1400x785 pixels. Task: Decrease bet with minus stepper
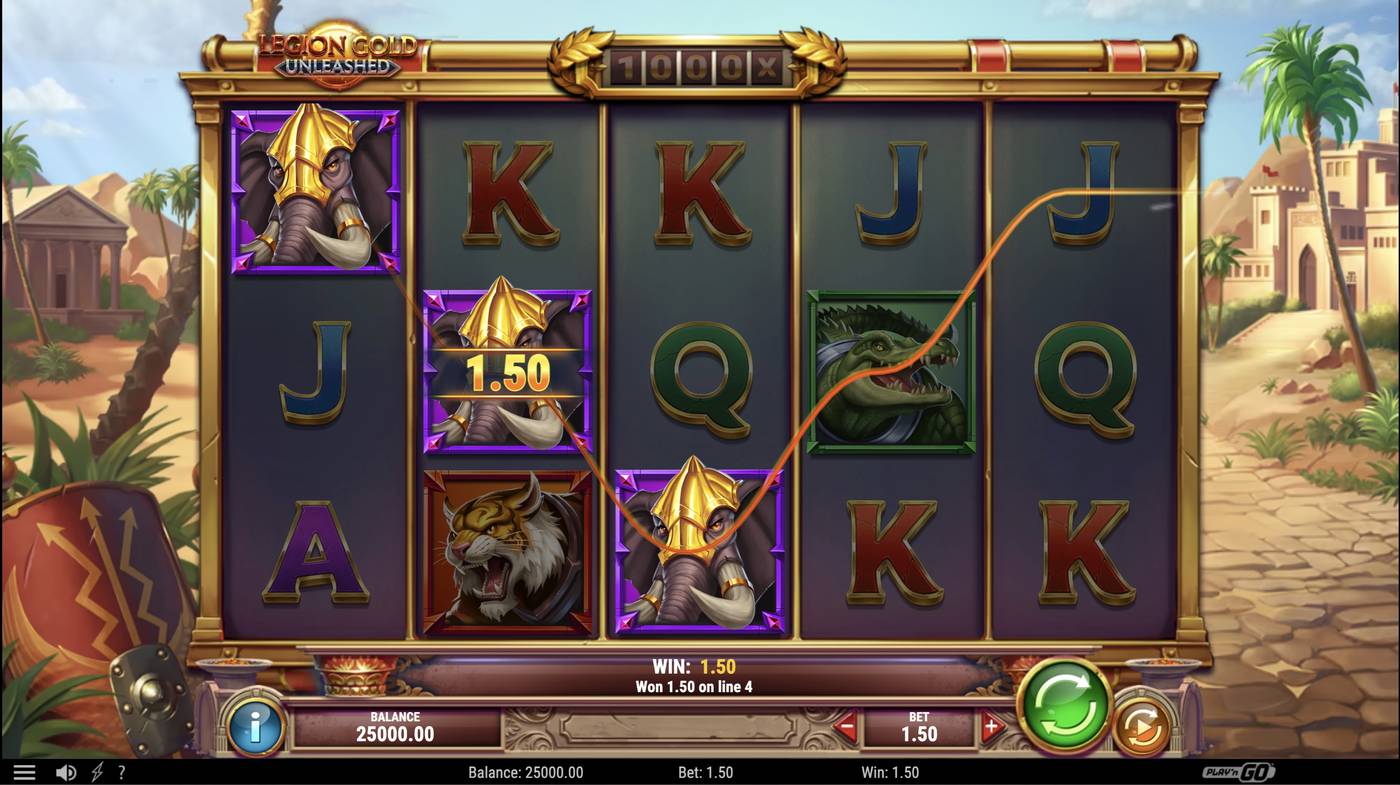[x=845, y=729]
